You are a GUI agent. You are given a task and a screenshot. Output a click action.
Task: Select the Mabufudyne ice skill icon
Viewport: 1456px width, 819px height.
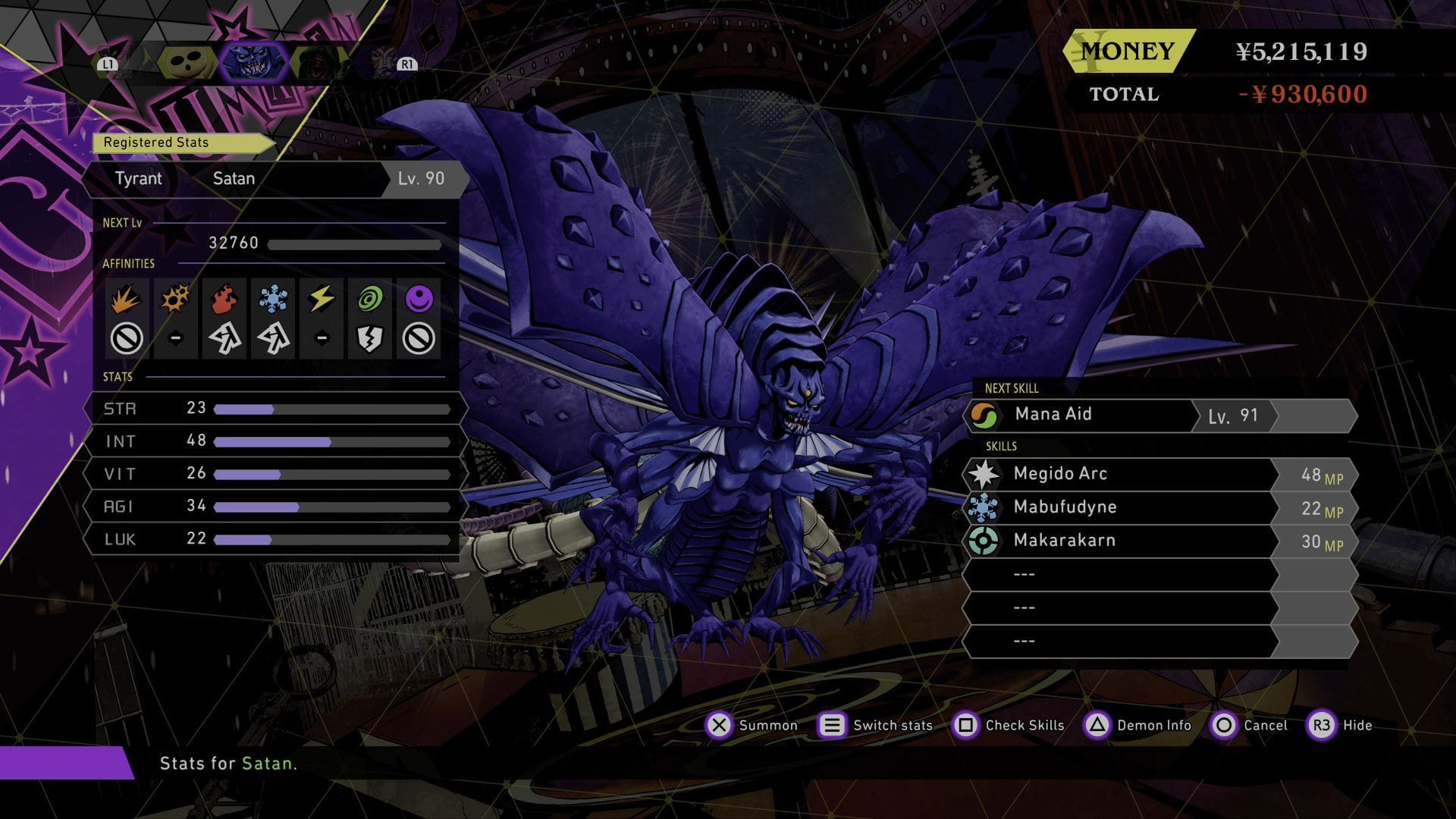tap(987, 507)
